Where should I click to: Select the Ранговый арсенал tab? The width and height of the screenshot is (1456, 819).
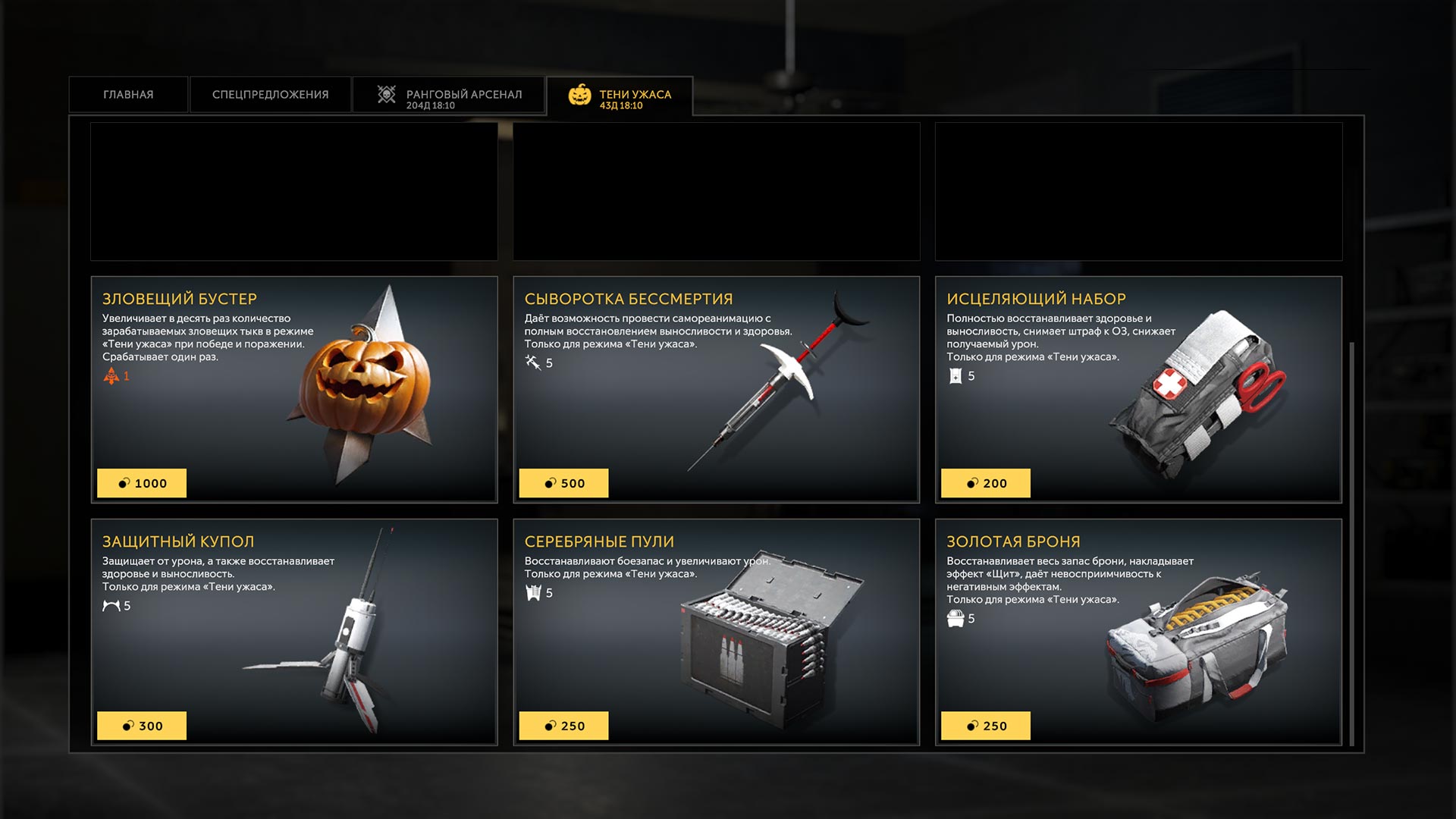click(x=449, y=96)
